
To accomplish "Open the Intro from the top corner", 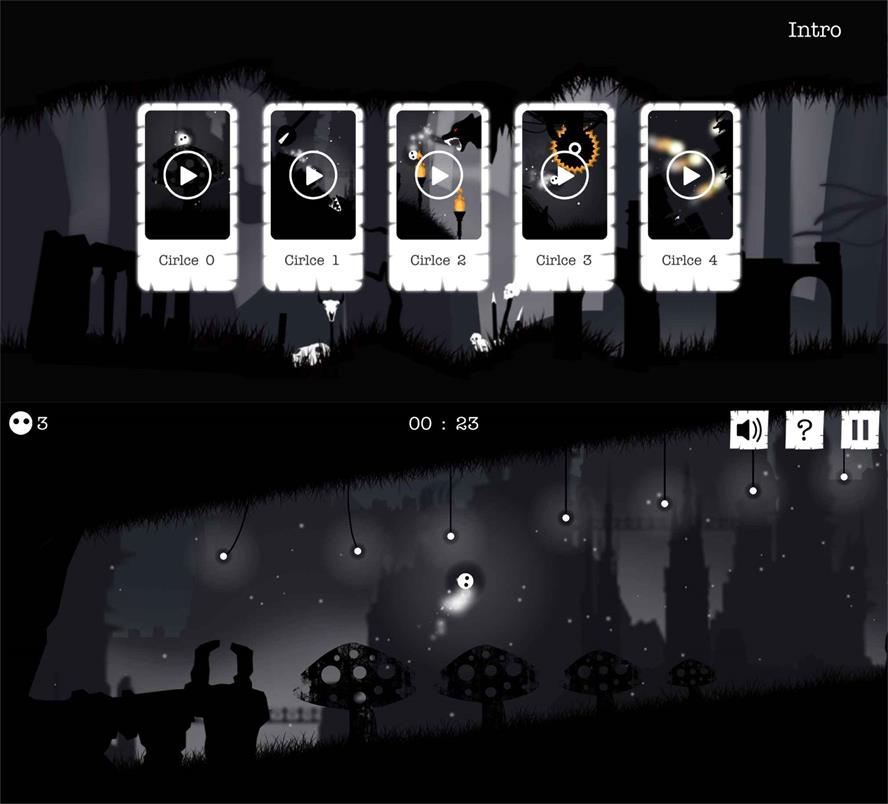I will [814, 30].
